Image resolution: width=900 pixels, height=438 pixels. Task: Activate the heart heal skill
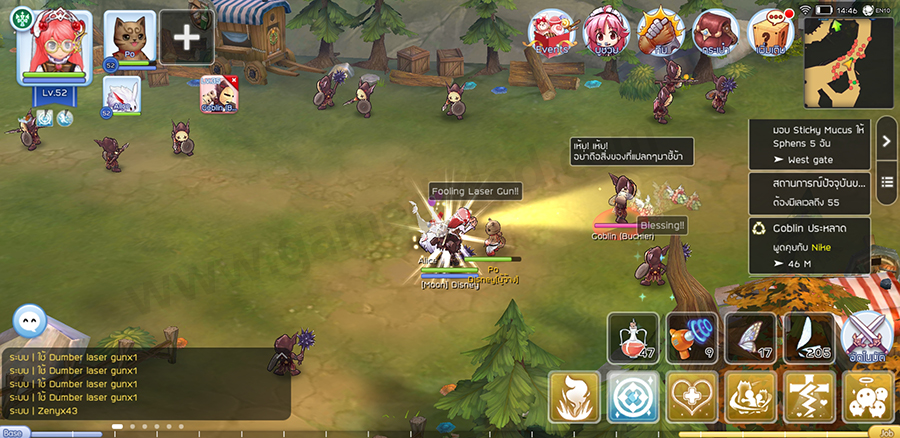click(x=692, y=397)
